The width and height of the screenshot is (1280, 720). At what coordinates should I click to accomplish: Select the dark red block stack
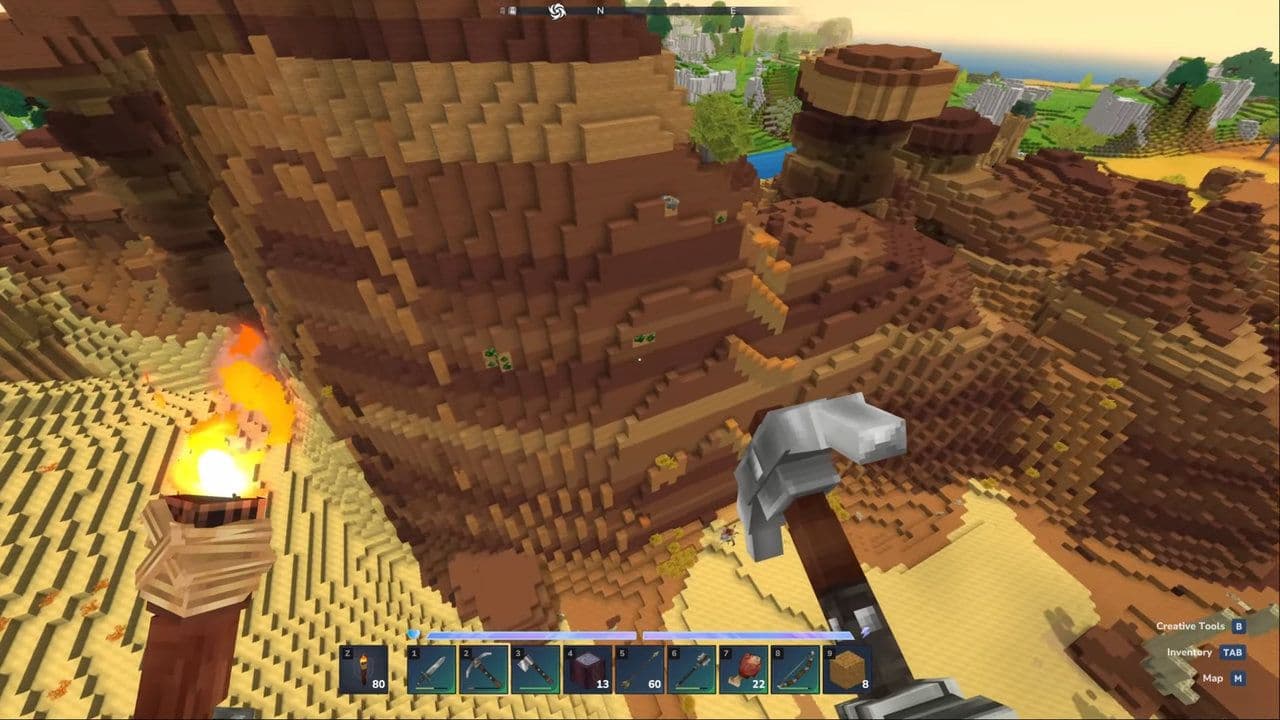pos(588,669)
